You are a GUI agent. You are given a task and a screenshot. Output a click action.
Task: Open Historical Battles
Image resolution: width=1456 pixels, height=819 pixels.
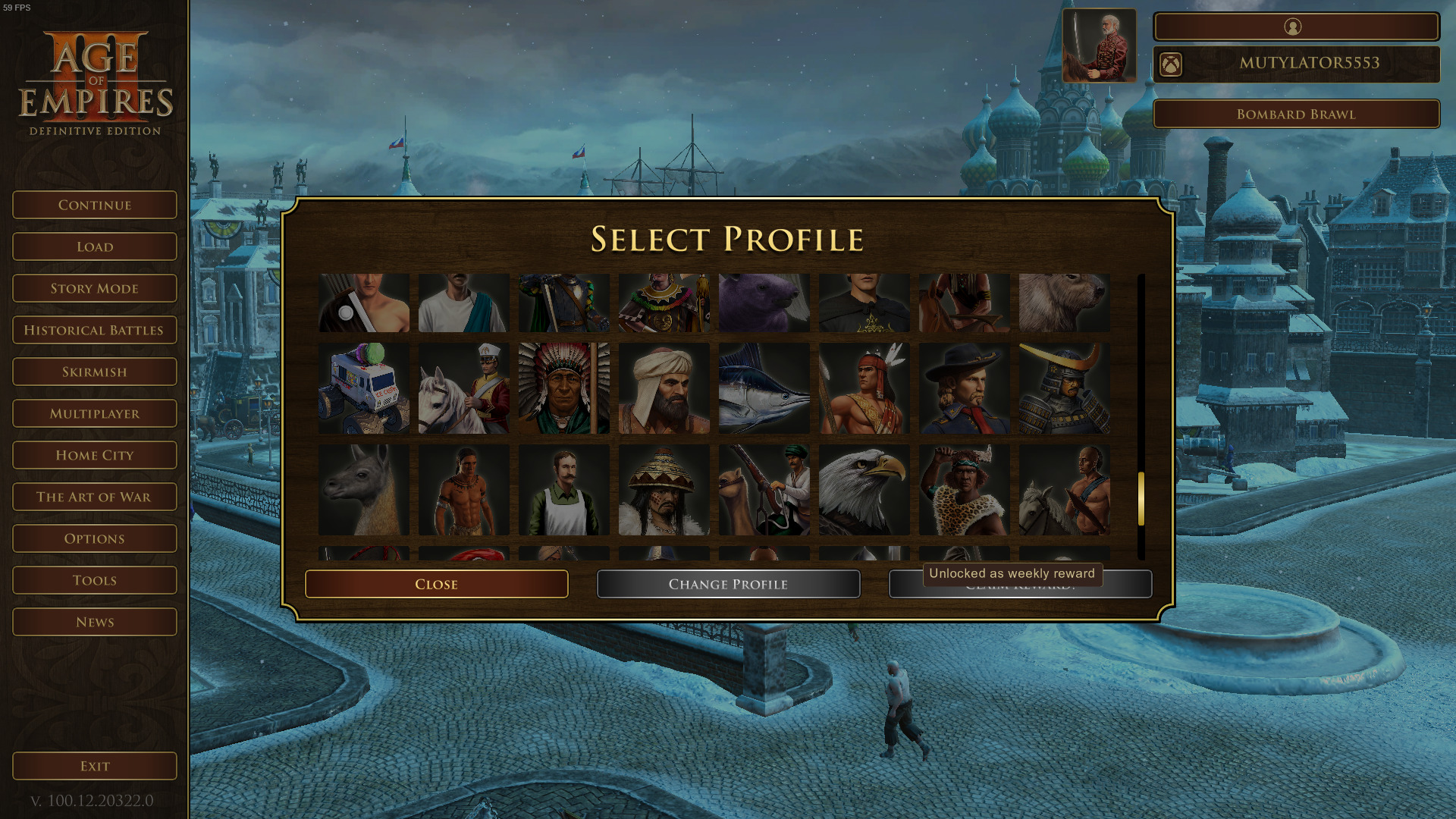click(95, 330)
